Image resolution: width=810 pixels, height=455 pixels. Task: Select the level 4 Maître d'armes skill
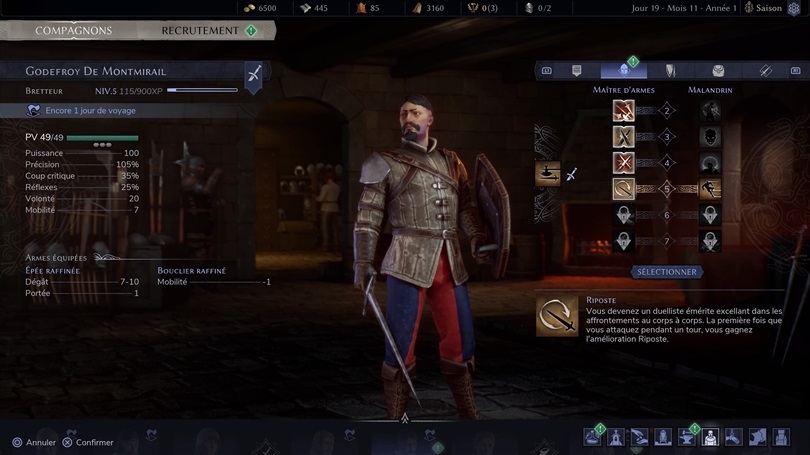click(x=623, y=162)
